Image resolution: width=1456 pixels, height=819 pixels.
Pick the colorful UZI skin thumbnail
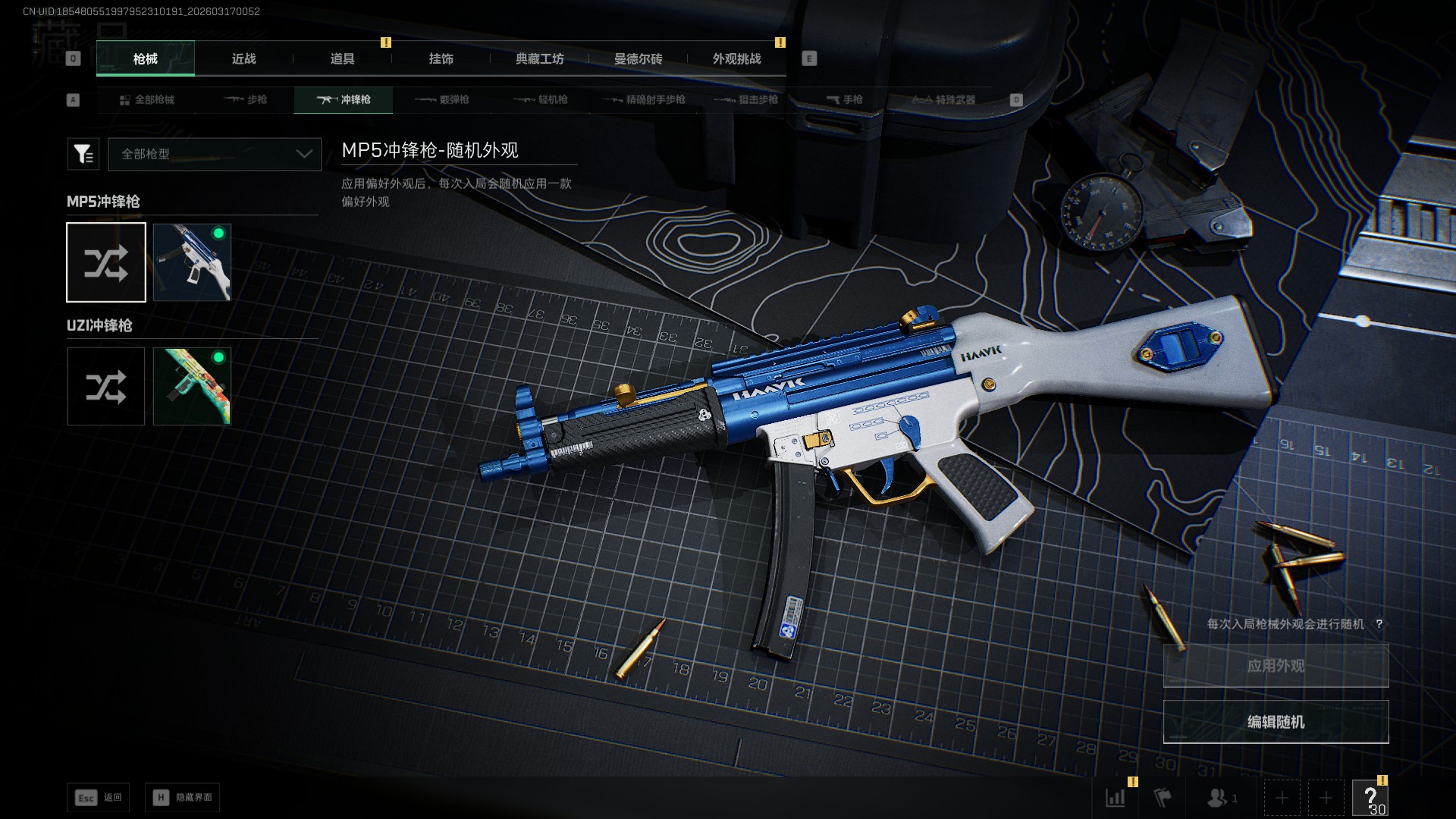tap(192, 387)
